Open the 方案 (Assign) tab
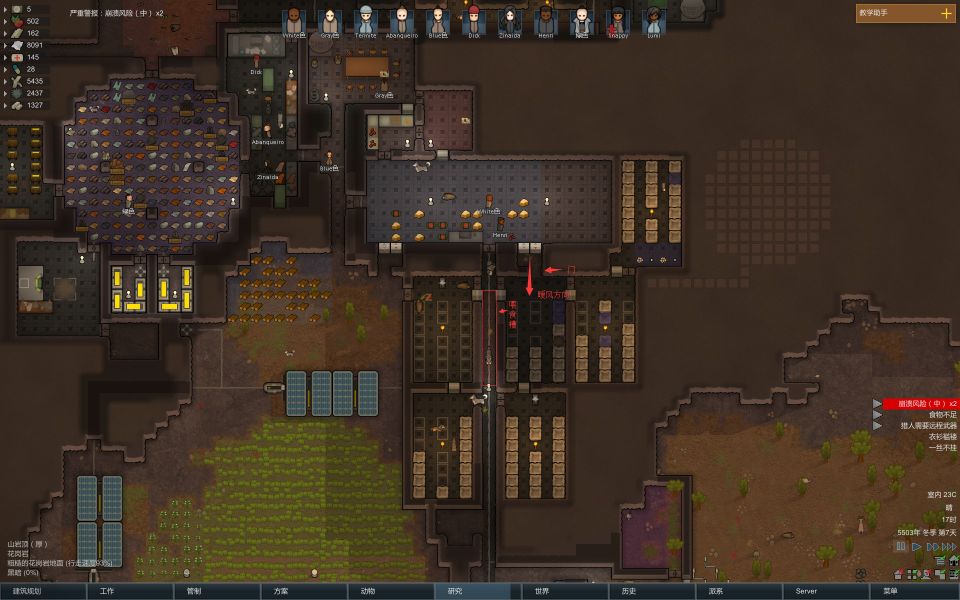Image resolution: width=960 pixels, height=600 pixels. pyautogui.click(x=281, y=591)
